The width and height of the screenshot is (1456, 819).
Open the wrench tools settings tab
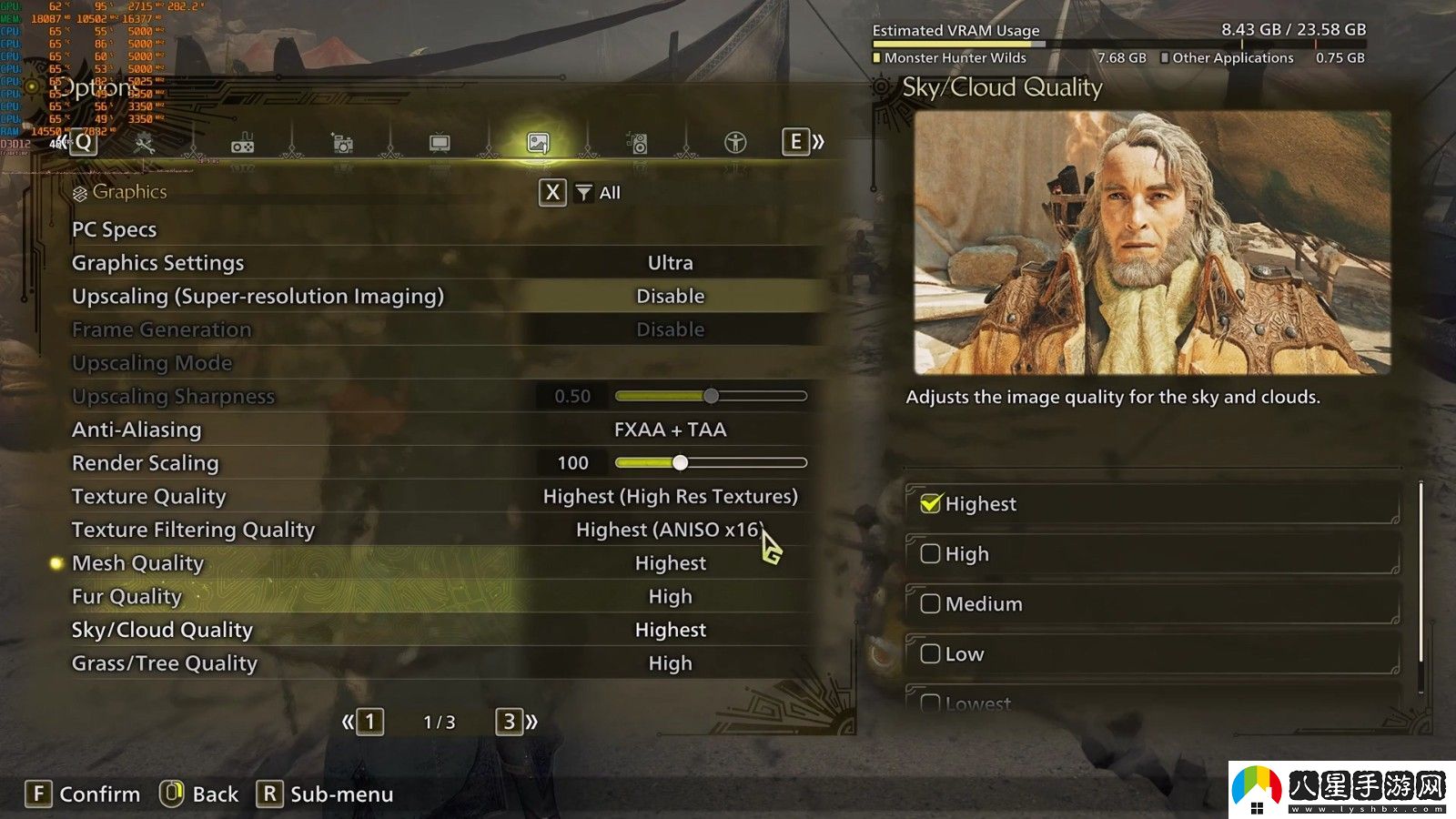pos(145,143)
